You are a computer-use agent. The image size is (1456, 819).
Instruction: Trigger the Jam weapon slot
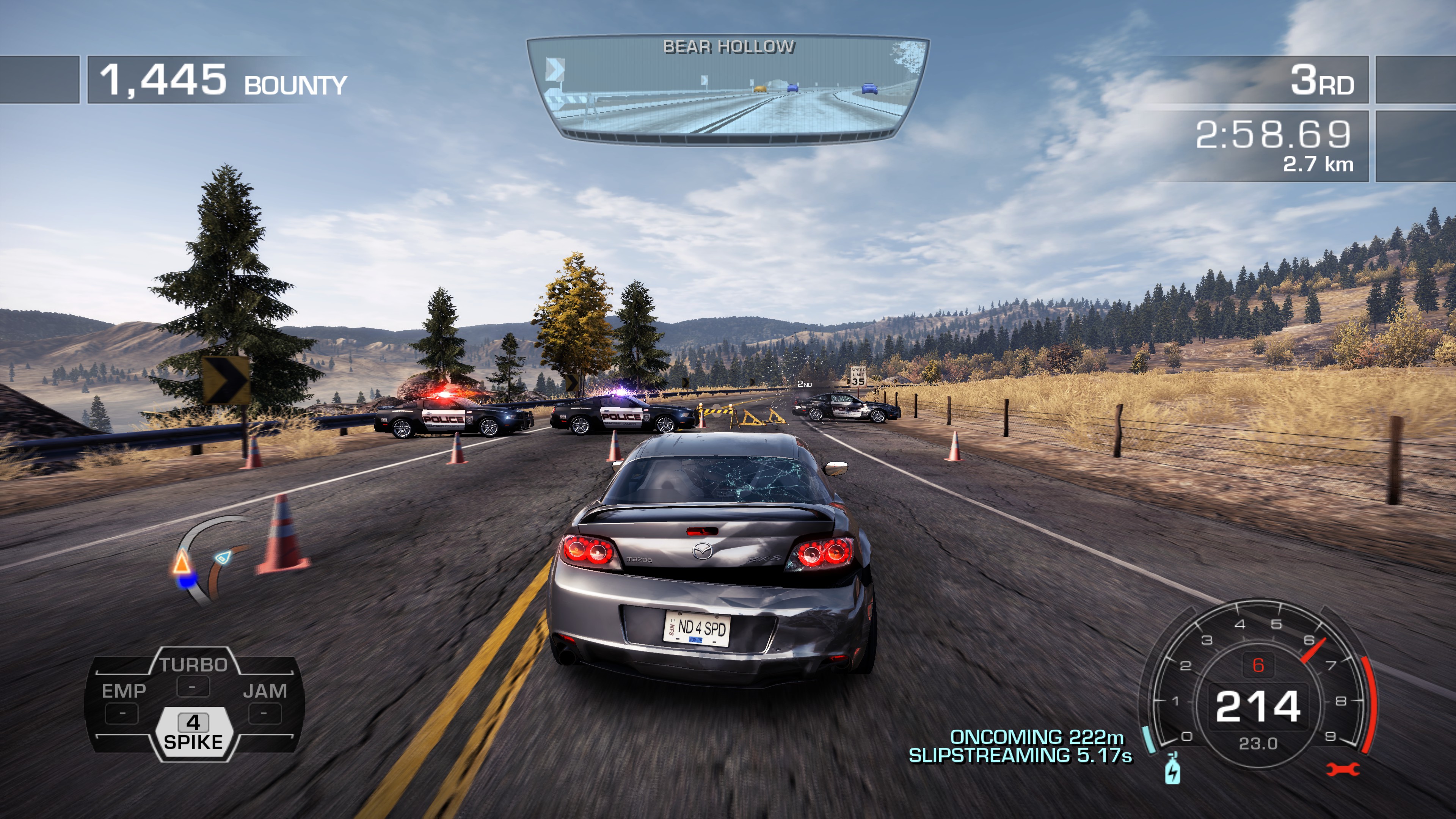click(265, 701)
